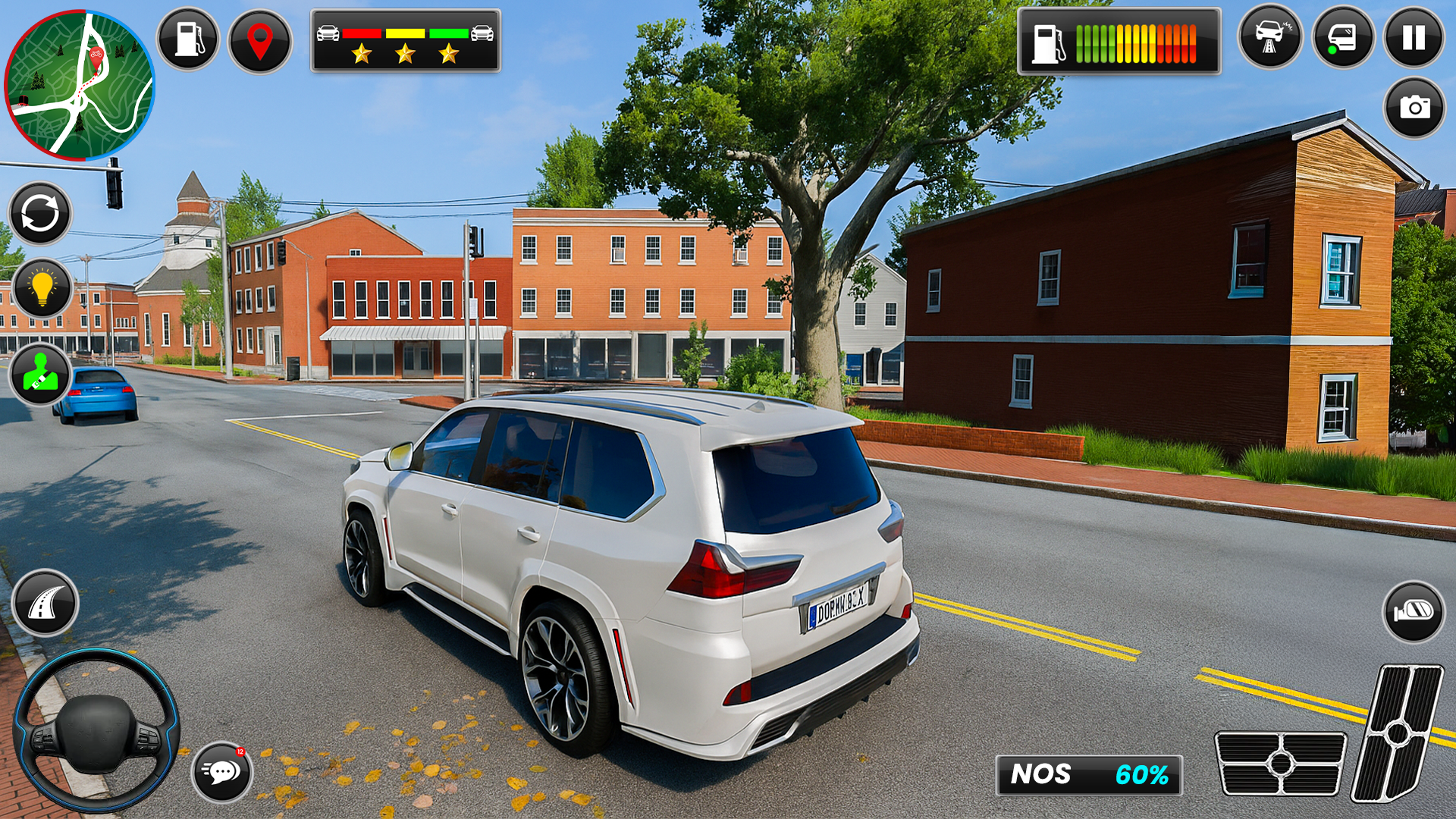This screenshot has height=819, width=1456.
Task: Select the curved road icon button
Action: point(45,604)
